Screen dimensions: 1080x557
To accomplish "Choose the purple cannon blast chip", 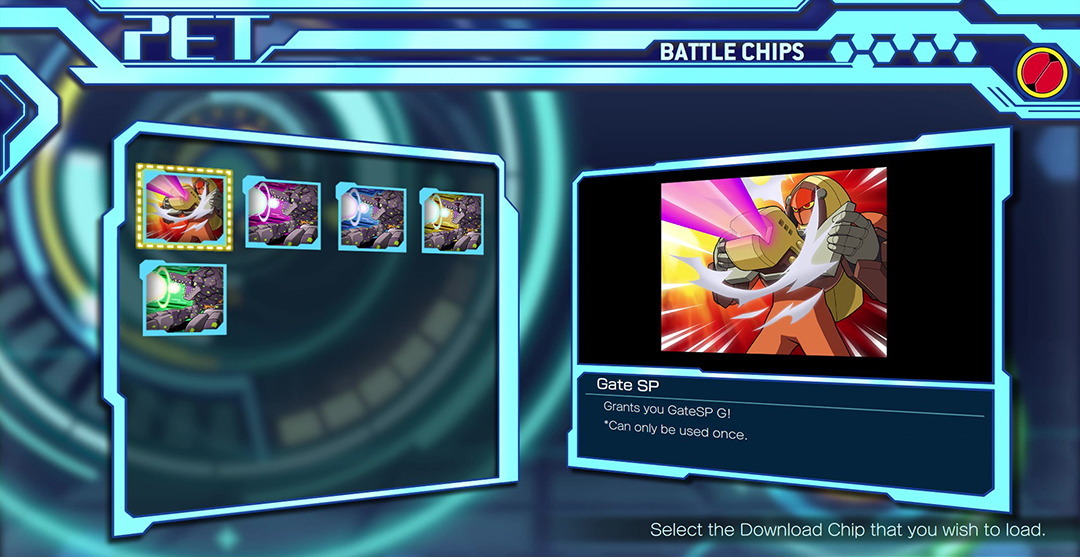I will click(283, 214).
